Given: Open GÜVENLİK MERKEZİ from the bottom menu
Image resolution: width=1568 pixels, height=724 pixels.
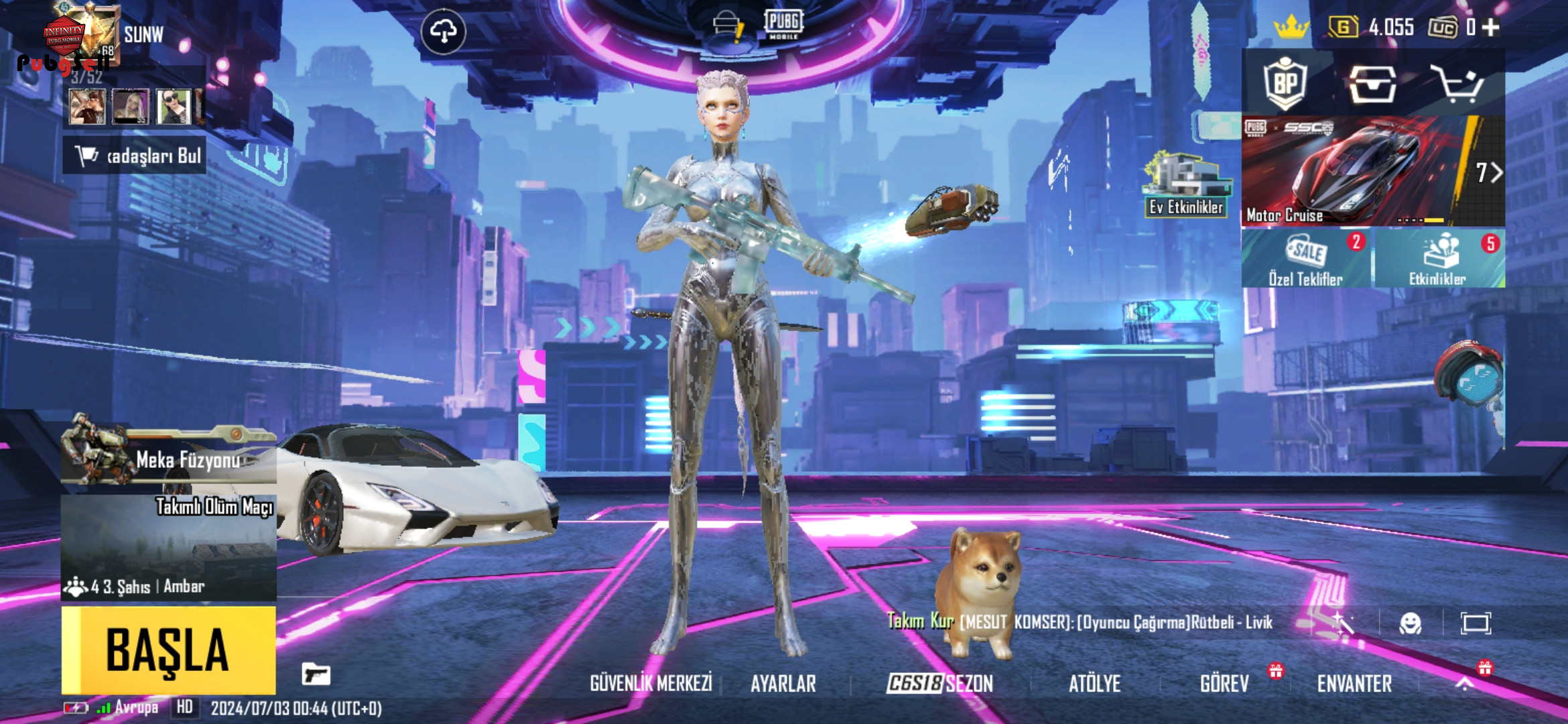Looking at the screenshot, I should (651, 683).
